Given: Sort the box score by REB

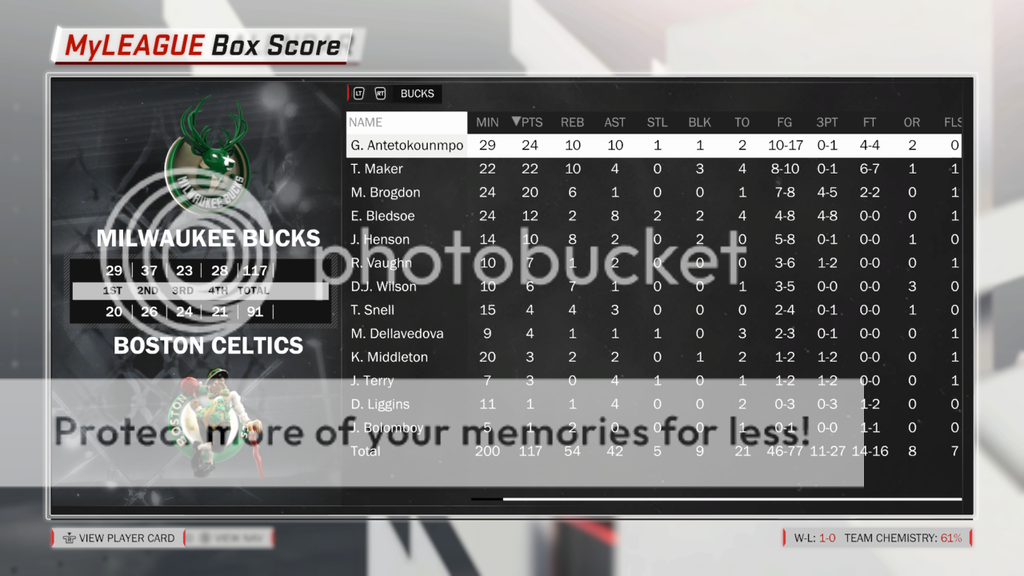Looking at the screenshot, I should tap(572, 122).
